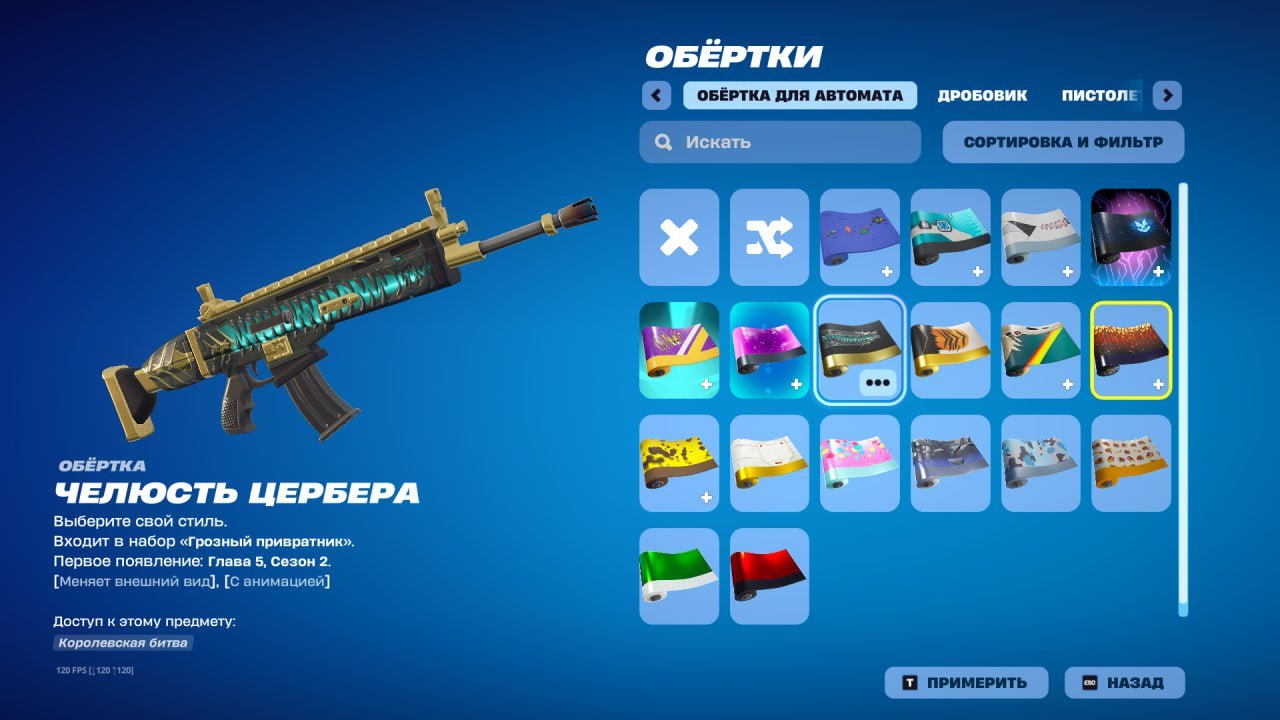Activate the shuffle random wrap icon
This screenshot has width=1280, height=720.
pyautogui.click(x=769, y=238)
